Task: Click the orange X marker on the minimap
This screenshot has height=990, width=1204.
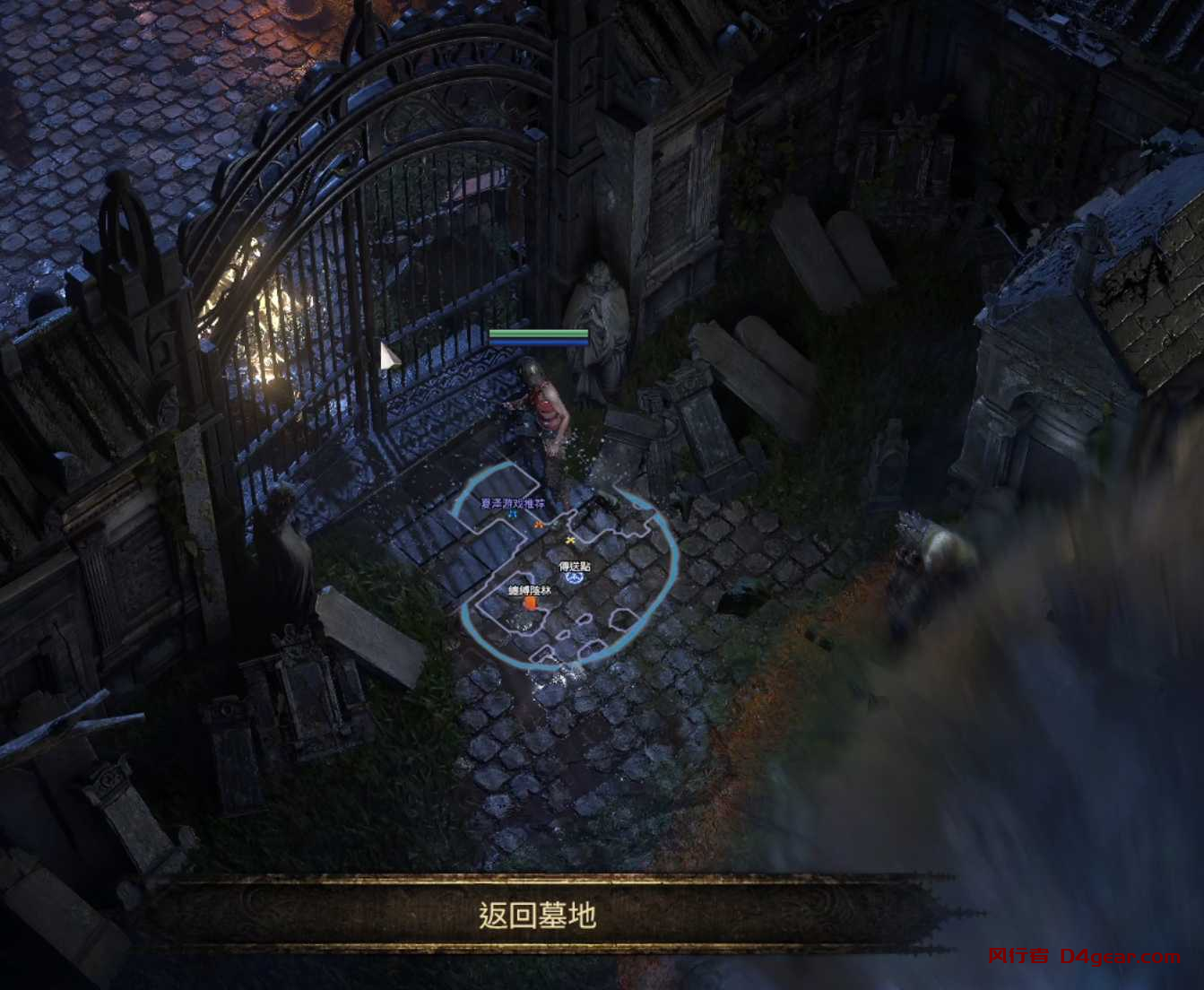Action: point(540,525)
